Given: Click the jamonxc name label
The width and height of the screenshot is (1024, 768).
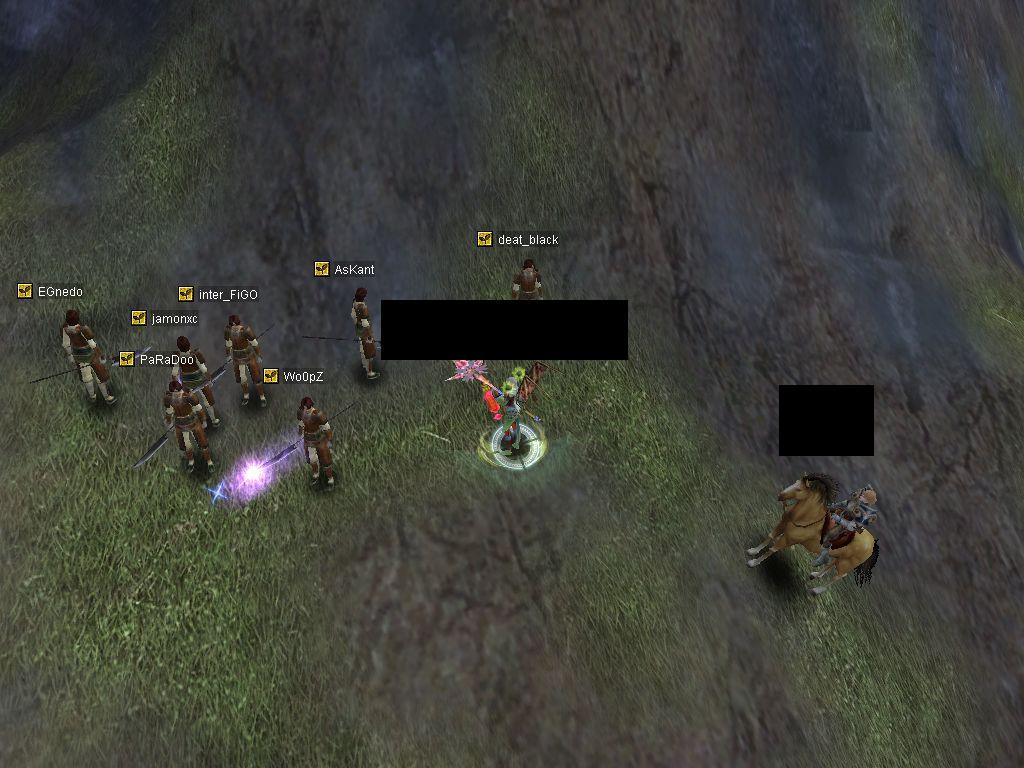Looking at the screenshot, I should point(174,319).
